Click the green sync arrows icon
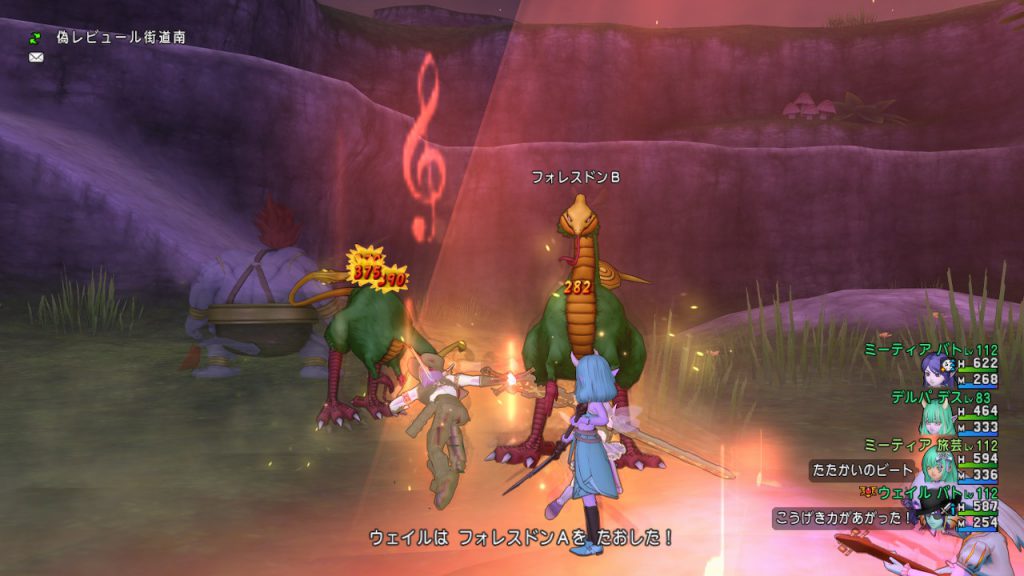 coord(36,38)
